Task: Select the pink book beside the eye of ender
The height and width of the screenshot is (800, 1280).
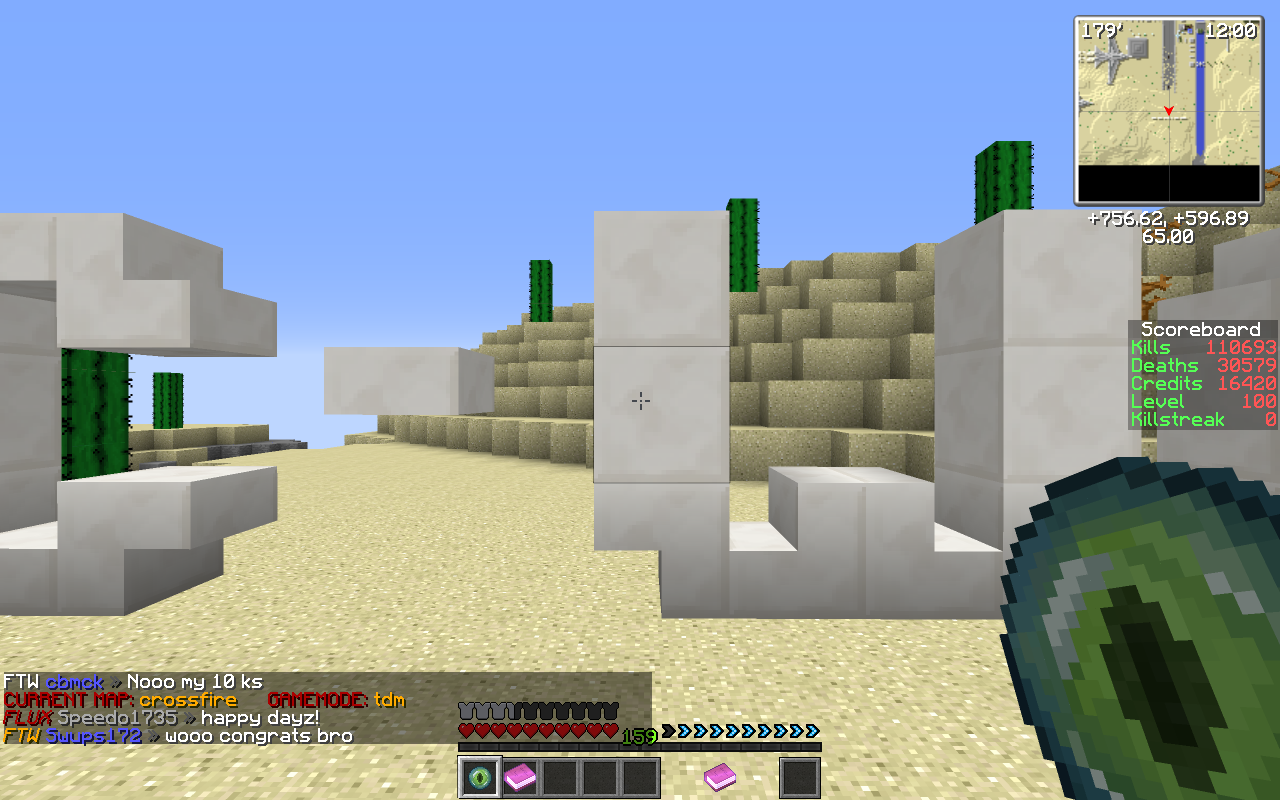Action: pyautogui.click(x=520, y=777)
